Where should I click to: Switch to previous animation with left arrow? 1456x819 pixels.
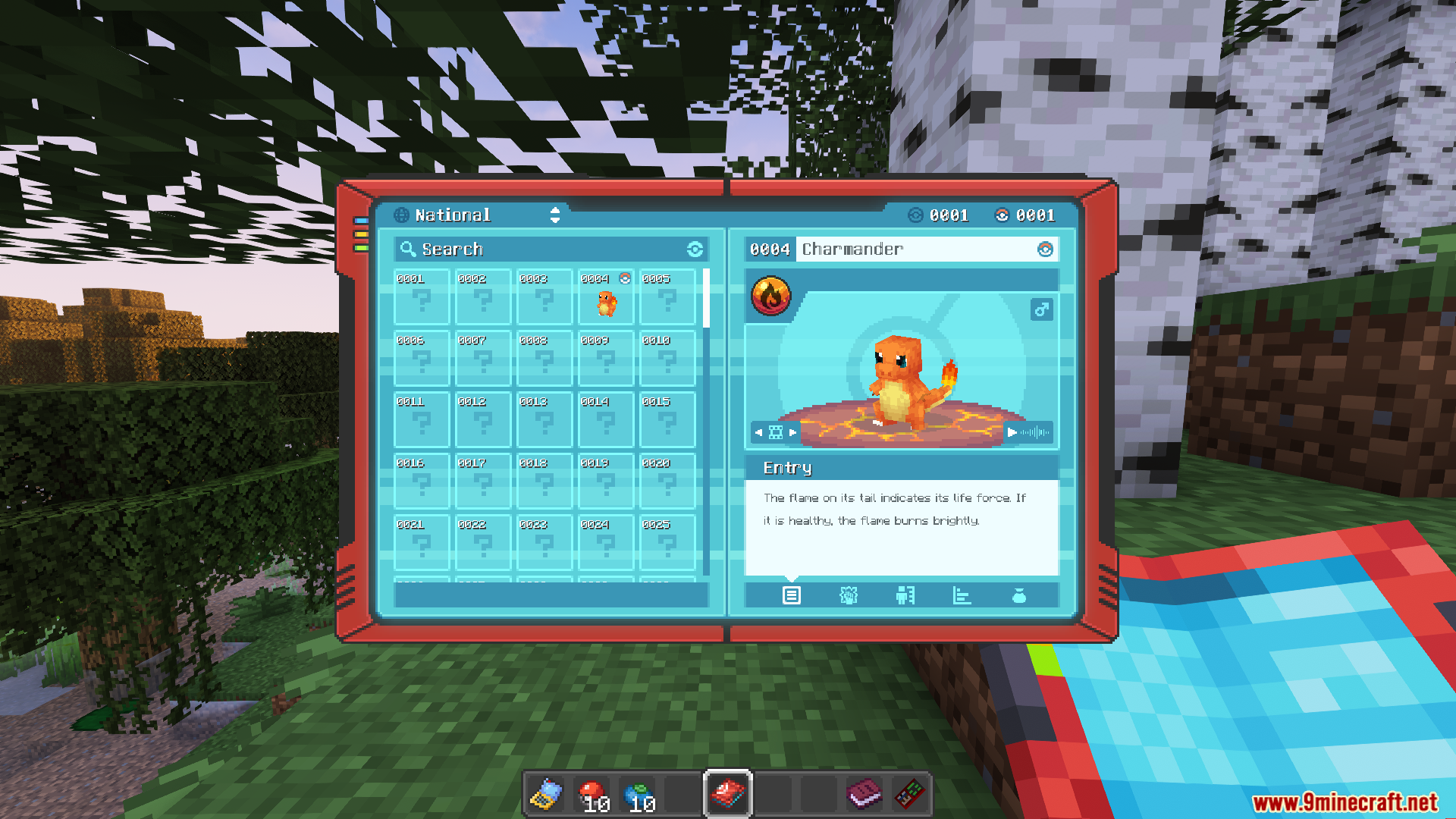coord(758,432)
